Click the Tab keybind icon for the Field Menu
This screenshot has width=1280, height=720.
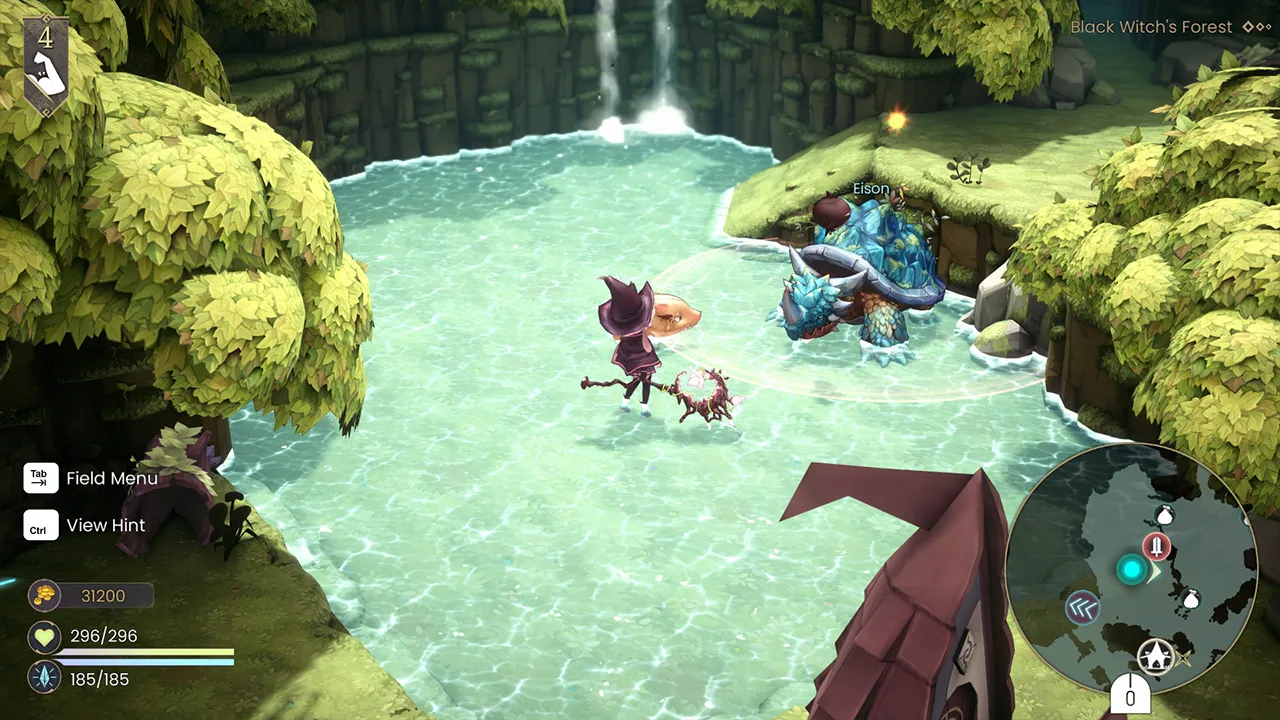point(40,478)
